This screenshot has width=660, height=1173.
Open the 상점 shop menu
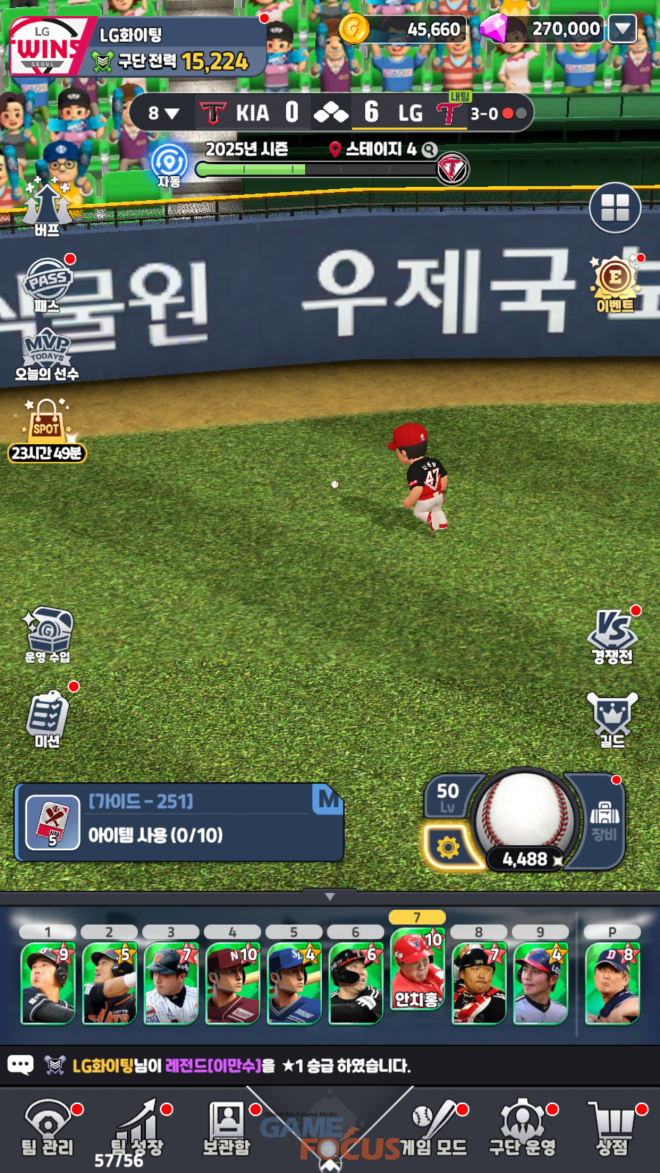611,1128
